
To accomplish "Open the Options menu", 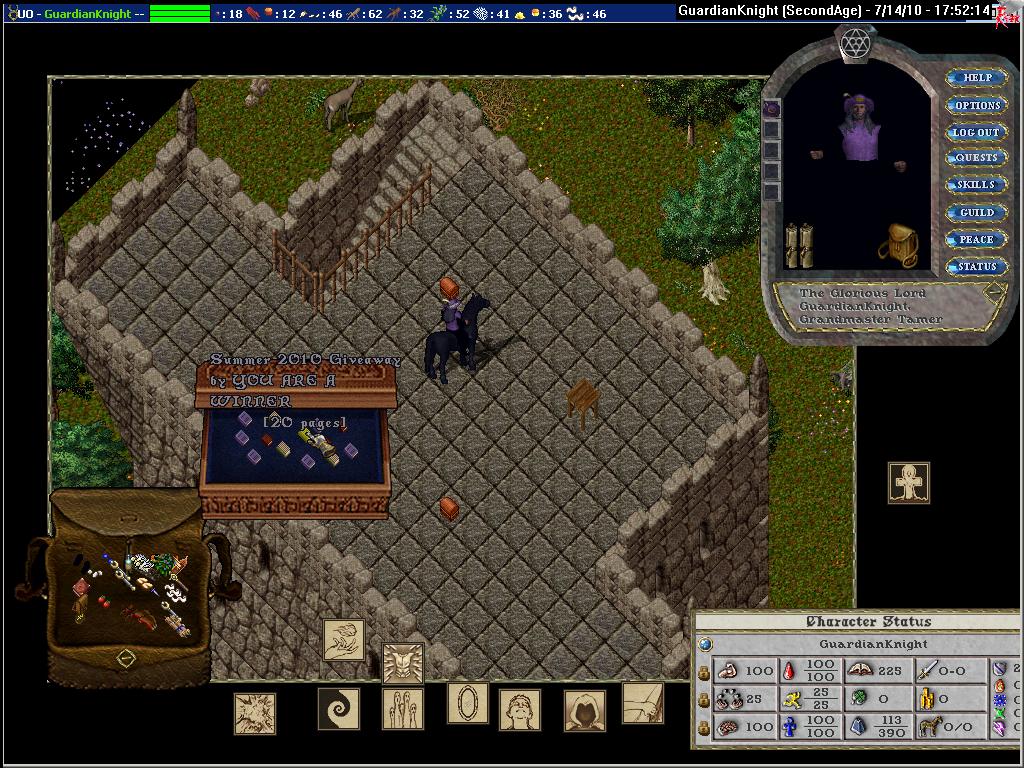I will (x=976, y=105).
